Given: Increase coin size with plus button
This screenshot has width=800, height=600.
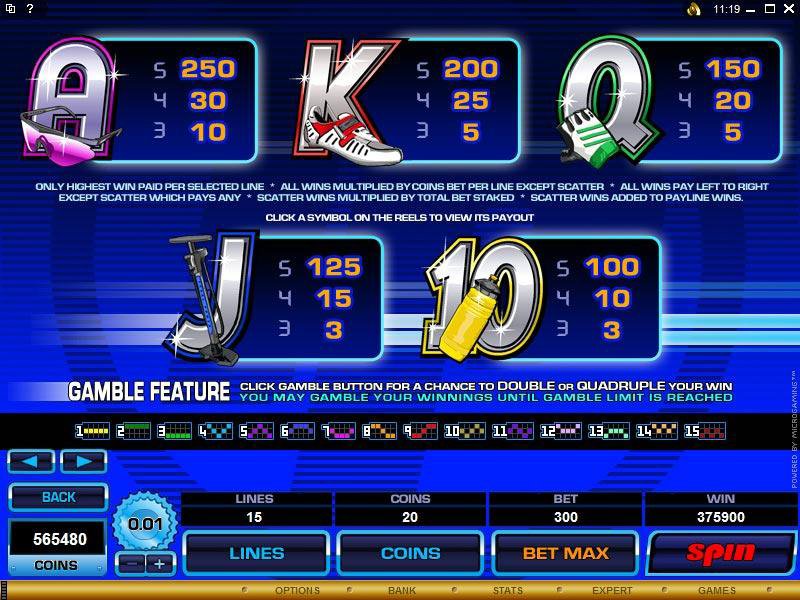Looking at the screenshot, I should pos(158,564).
